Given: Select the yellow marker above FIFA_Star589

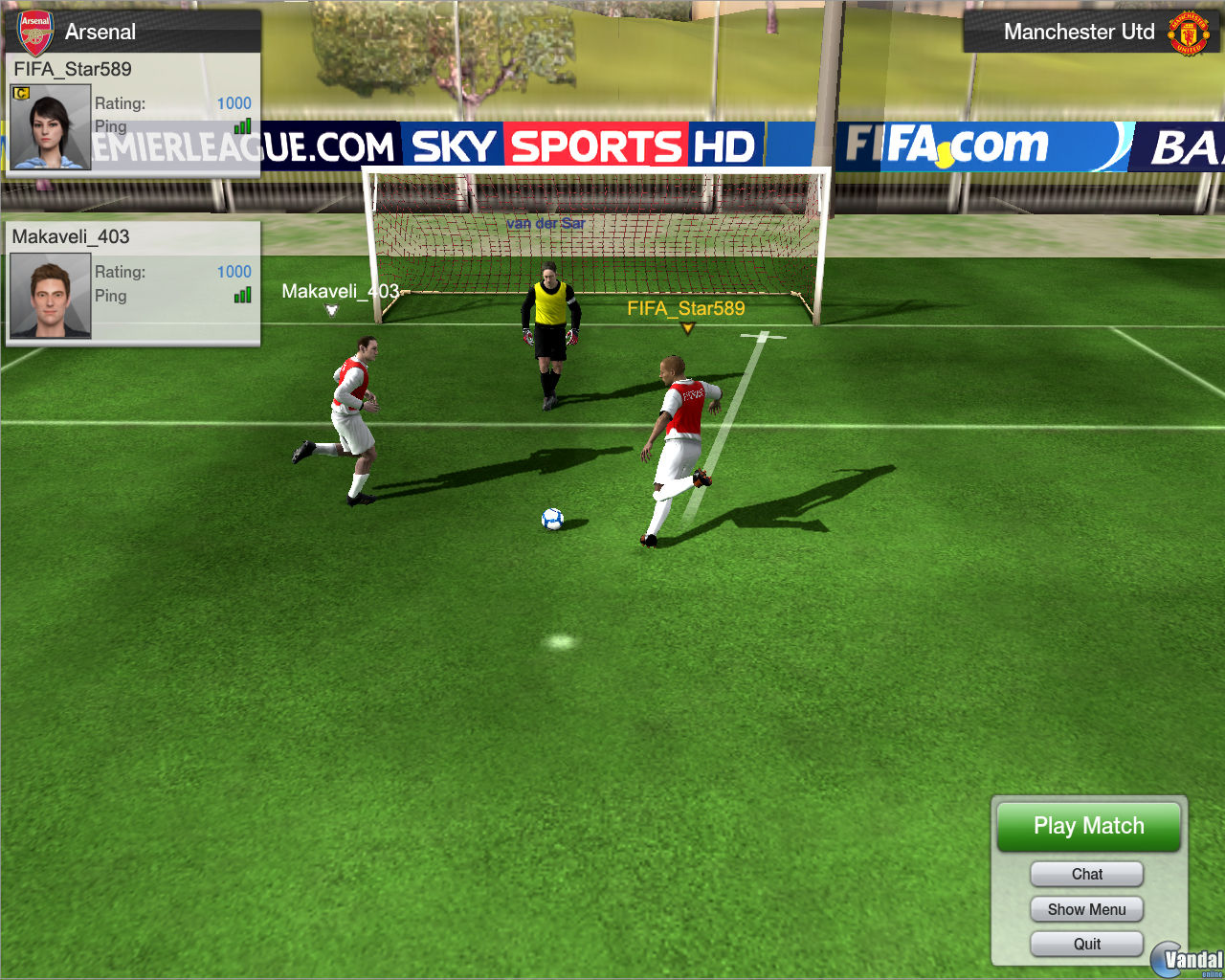Looking at the screenshot, I should [685, 327].
